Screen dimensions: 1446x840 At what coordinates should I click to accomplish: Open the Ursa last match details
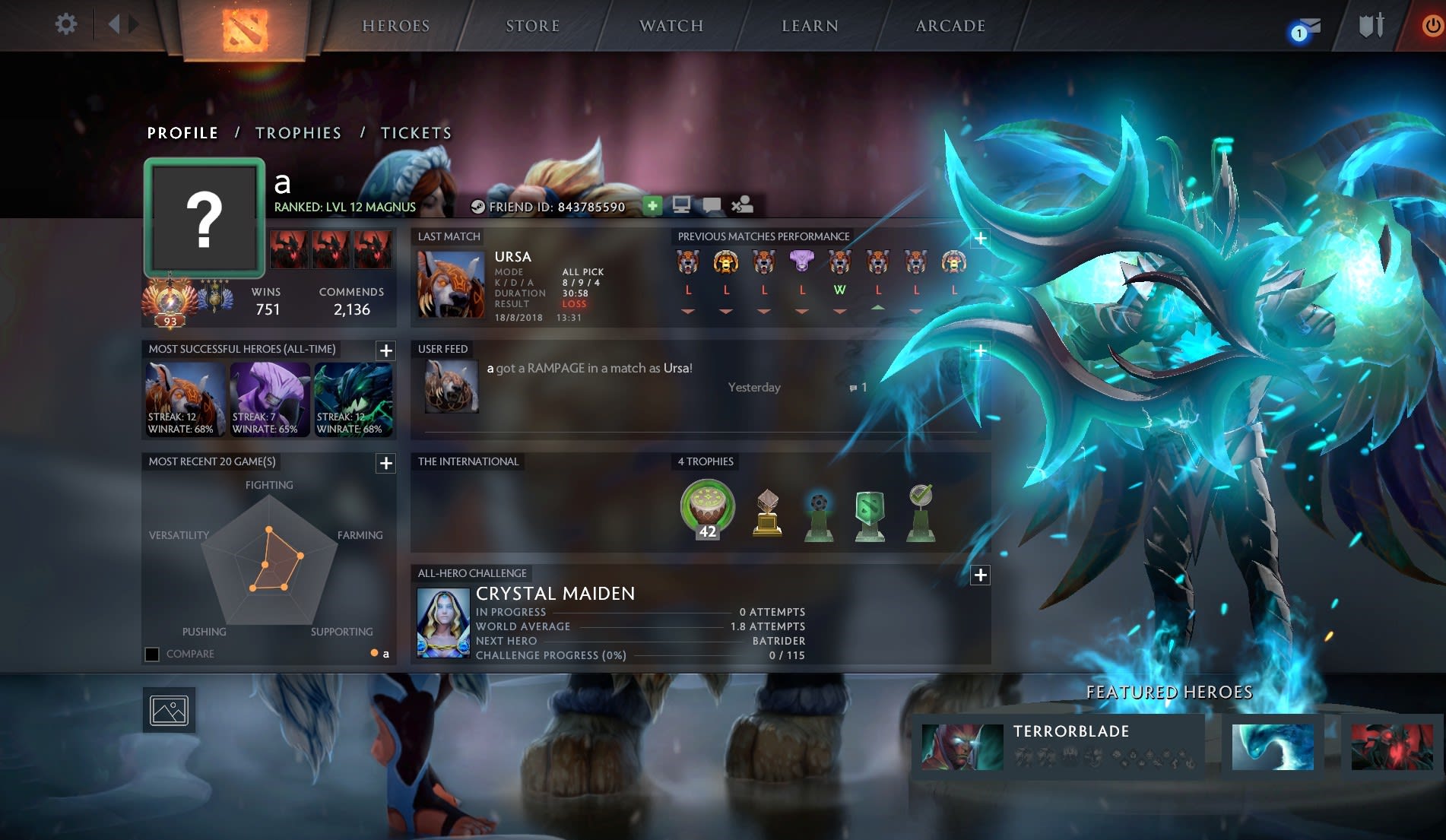(x=451, y=284)
